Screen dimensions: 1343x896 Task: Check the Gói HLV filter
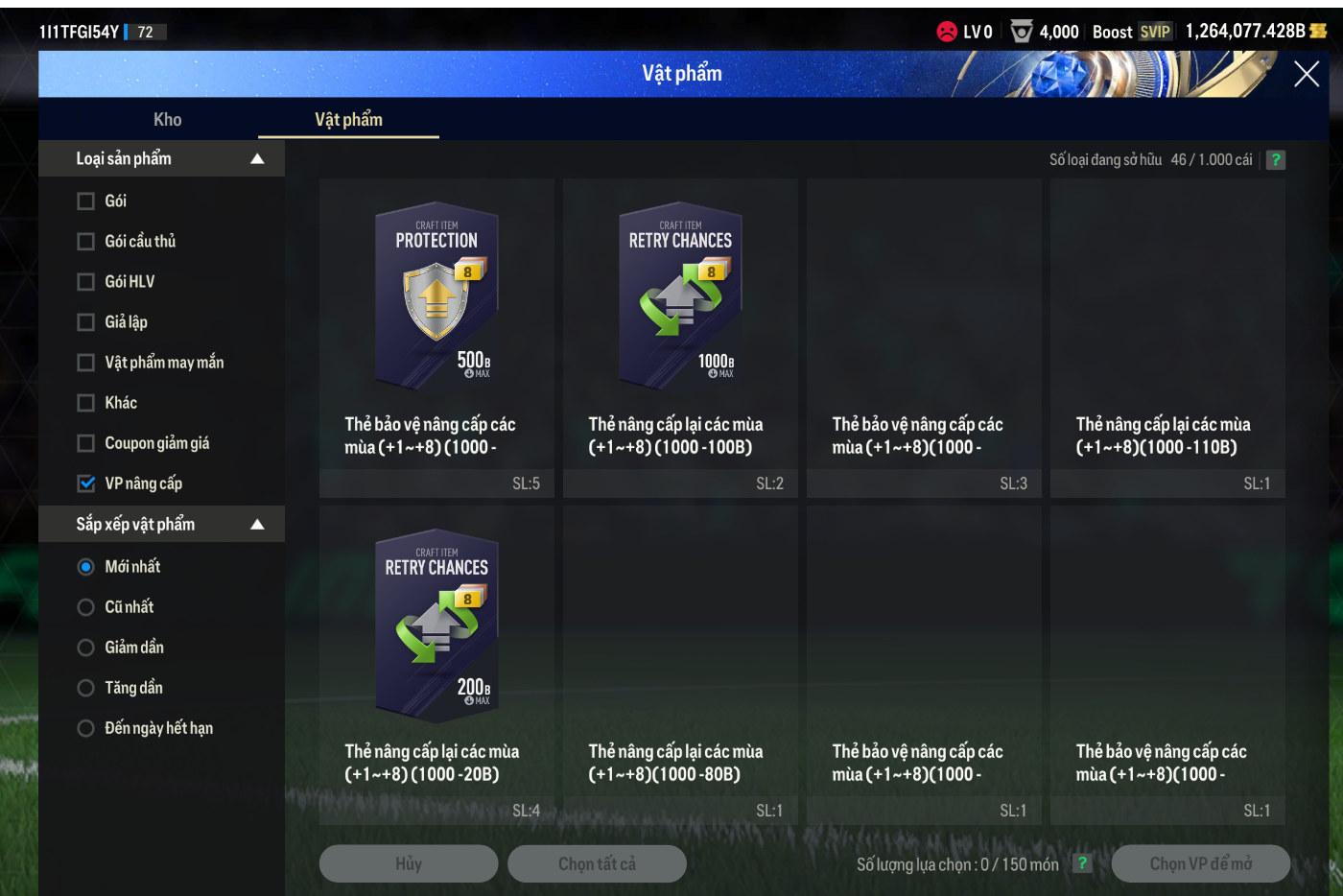86,282
